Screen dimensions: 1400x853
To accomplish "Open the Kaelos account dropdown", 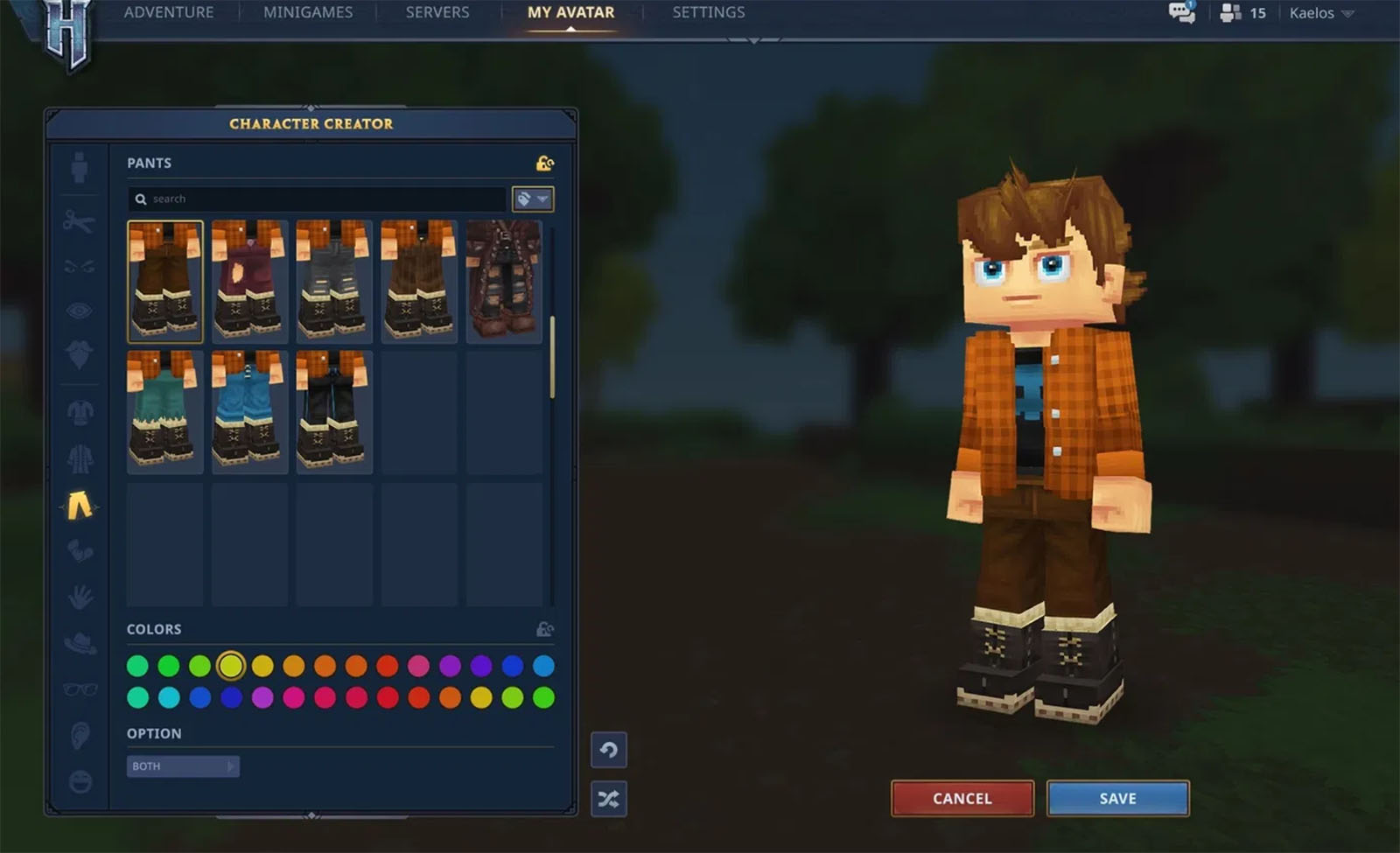I will [1319, 13].
